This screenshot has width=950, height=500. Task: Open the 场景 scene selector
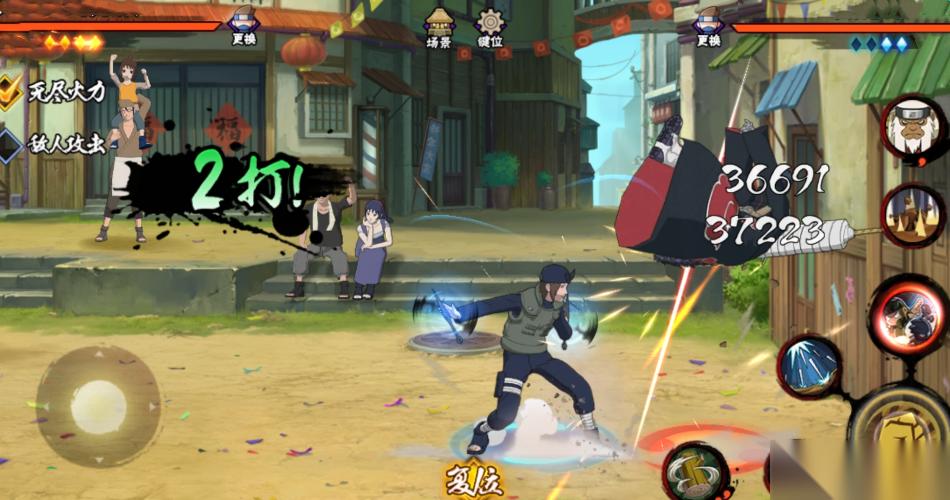[438, 26]
